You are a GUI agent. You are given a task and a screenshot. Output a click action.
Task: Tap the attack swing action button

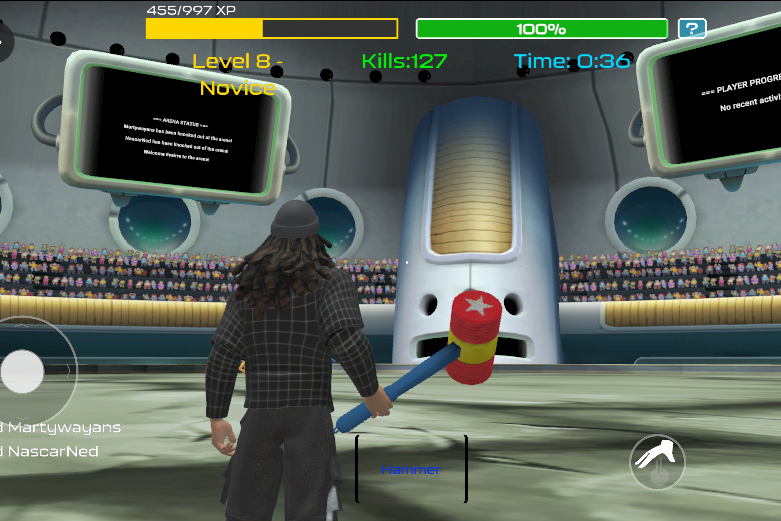tap(657, 462)
